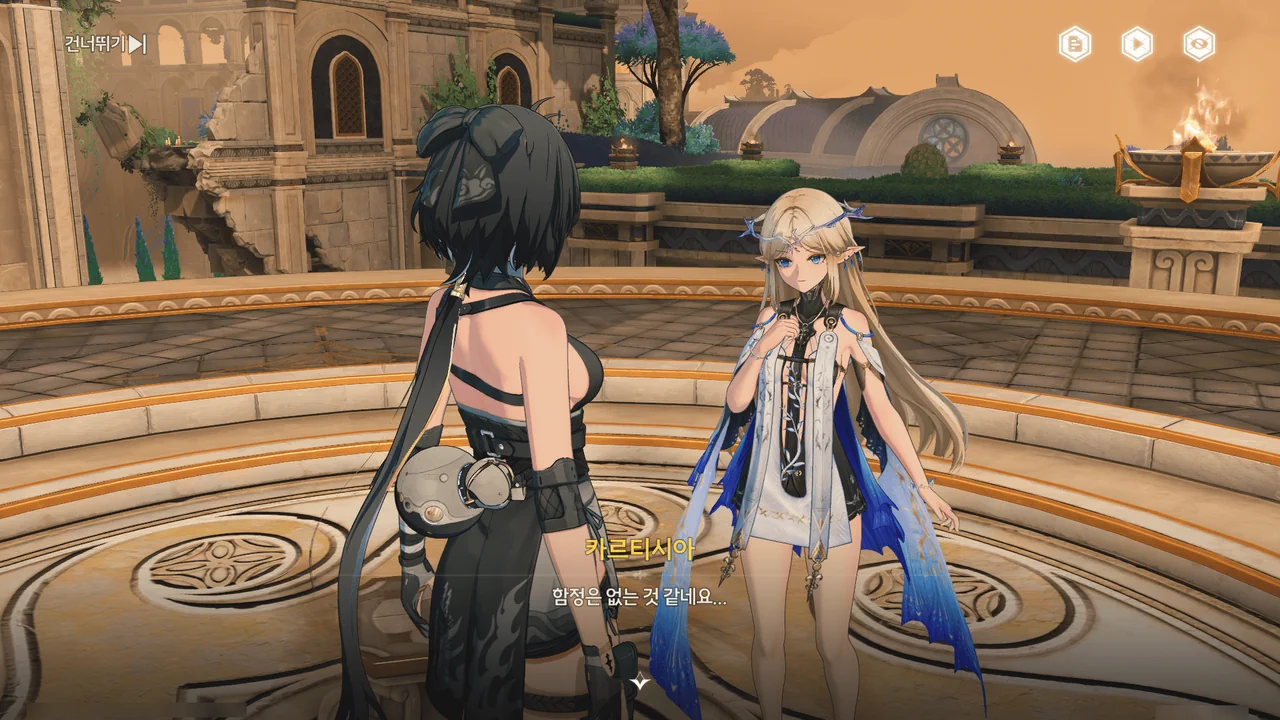Toggle auto-play dialogue
This screenshot has width=1280, height=720.
[1137, 44]
